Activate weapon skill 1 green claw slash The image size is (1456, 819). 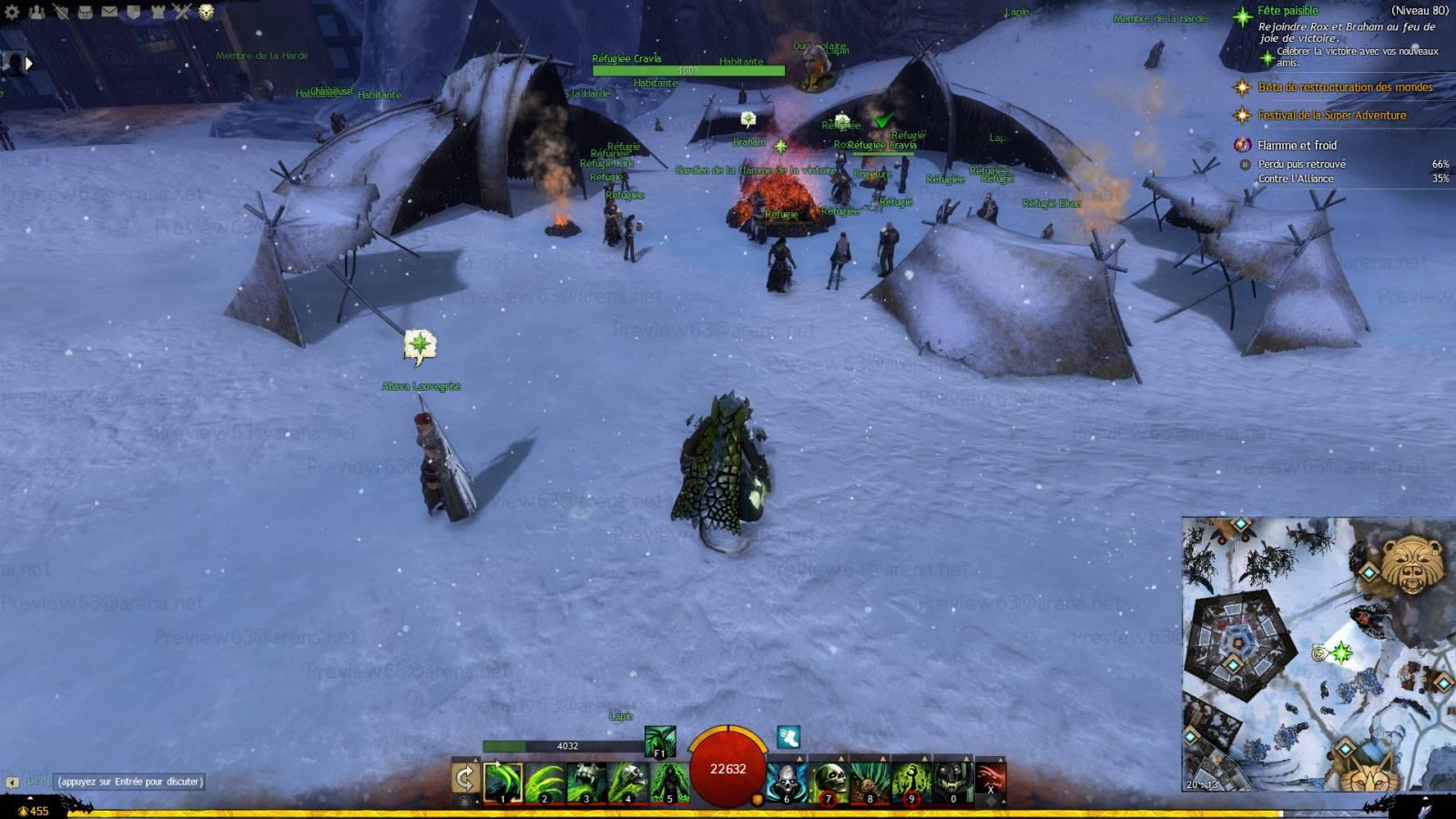click(503, 782)
